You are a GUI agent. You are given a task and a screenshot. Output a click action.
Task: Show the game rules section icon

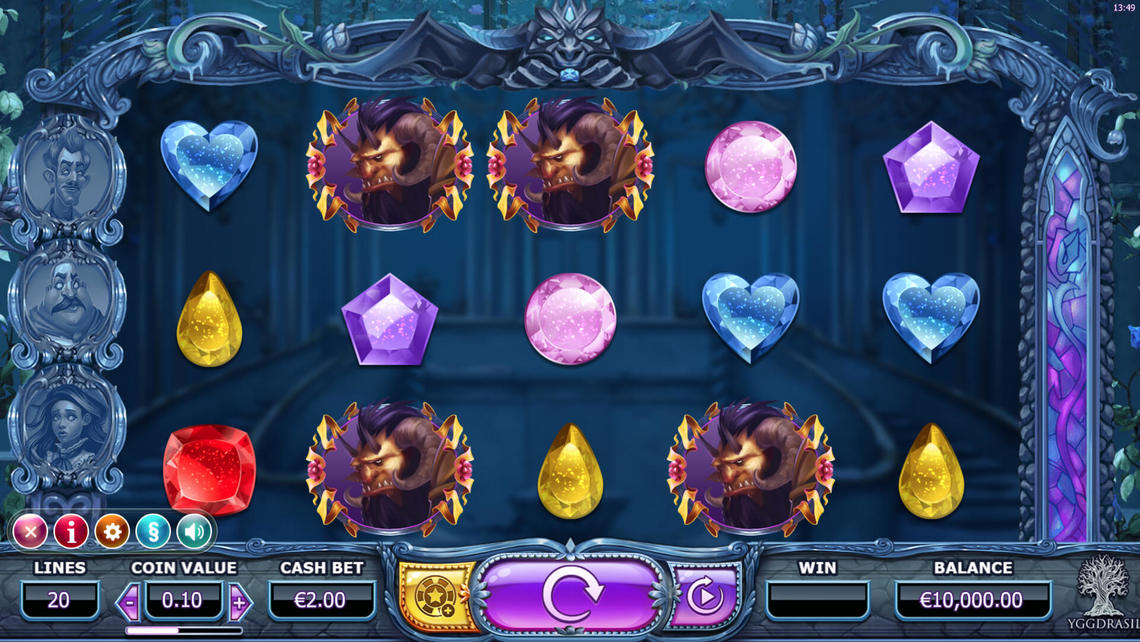point(153,532)
